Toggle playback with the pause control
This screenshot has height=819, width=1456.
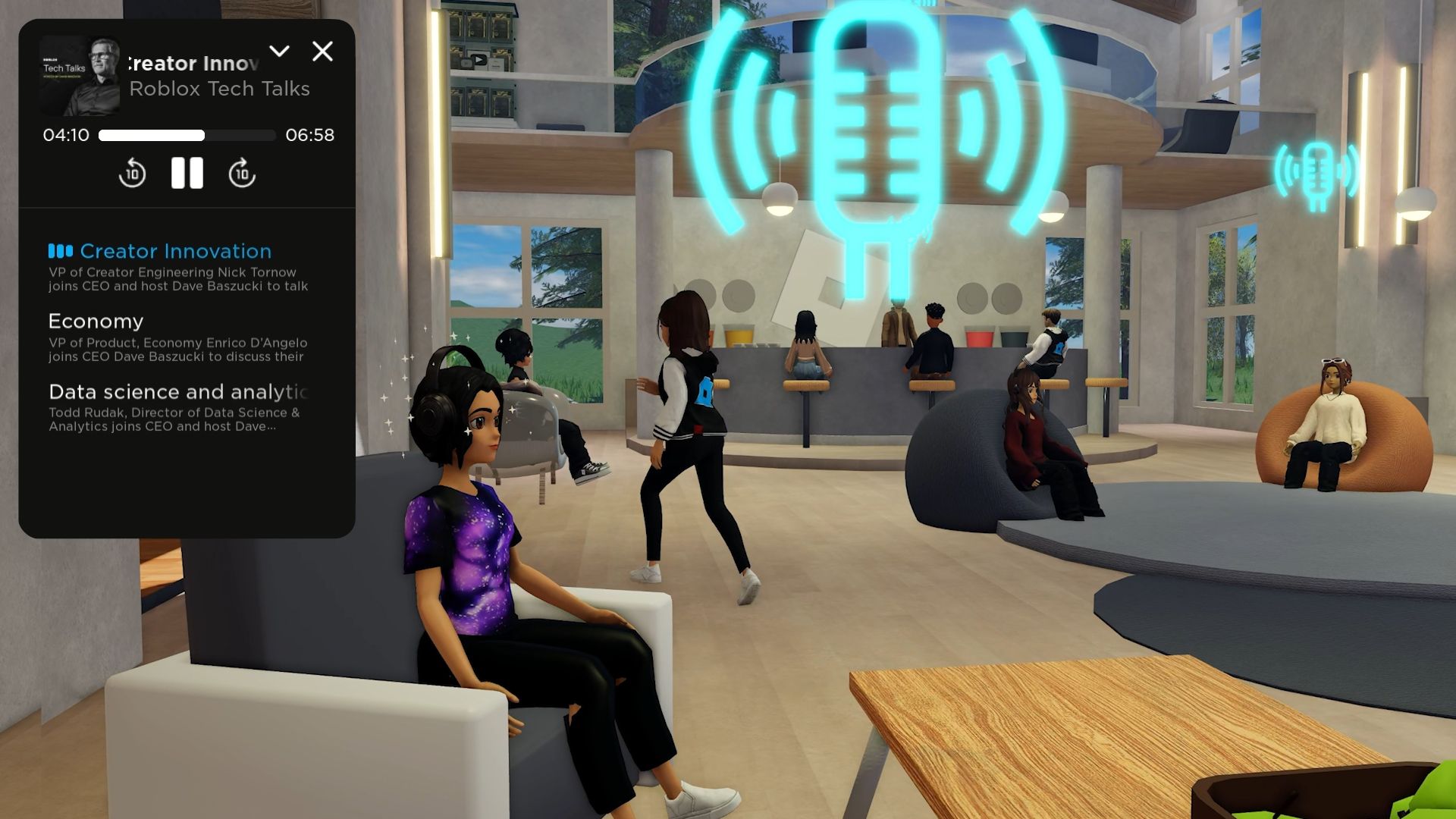[187, 173]
